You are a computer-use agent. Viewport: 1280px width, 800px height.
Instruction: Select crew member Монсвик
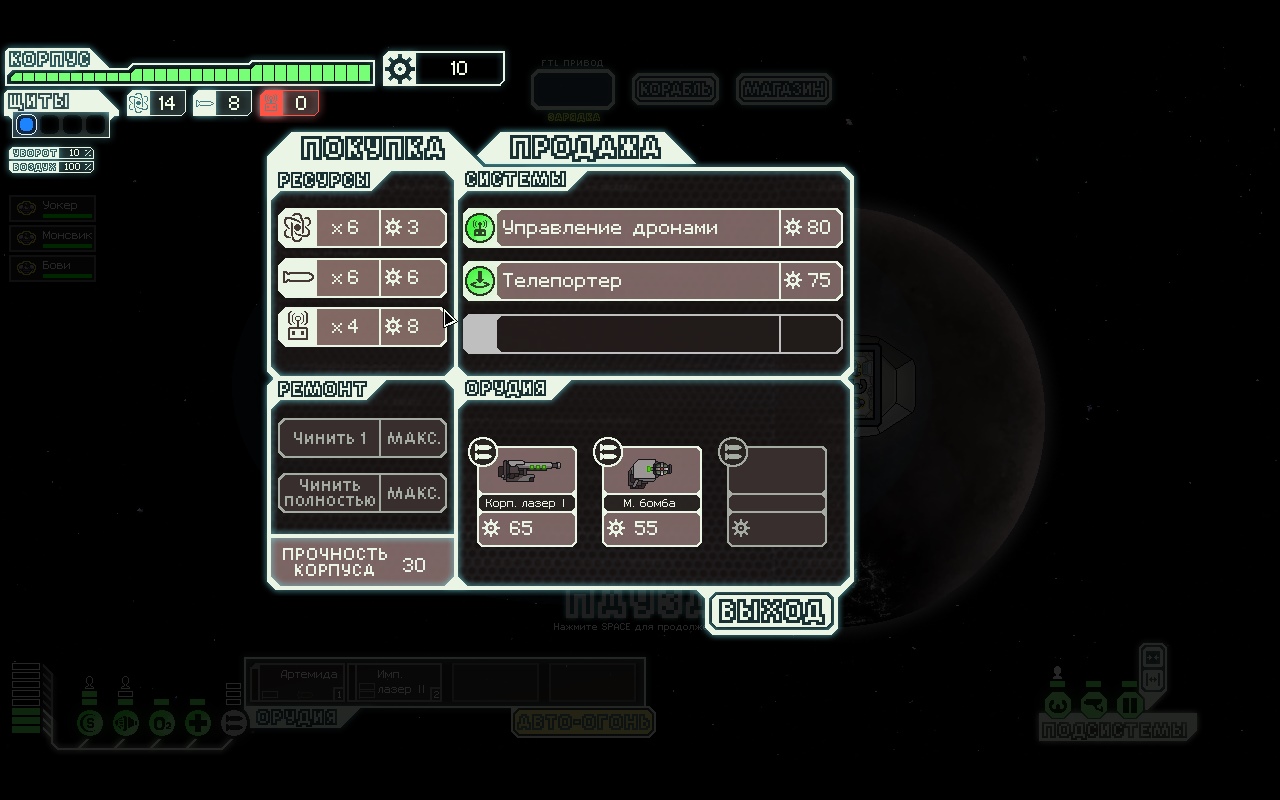tap(53, 238)
